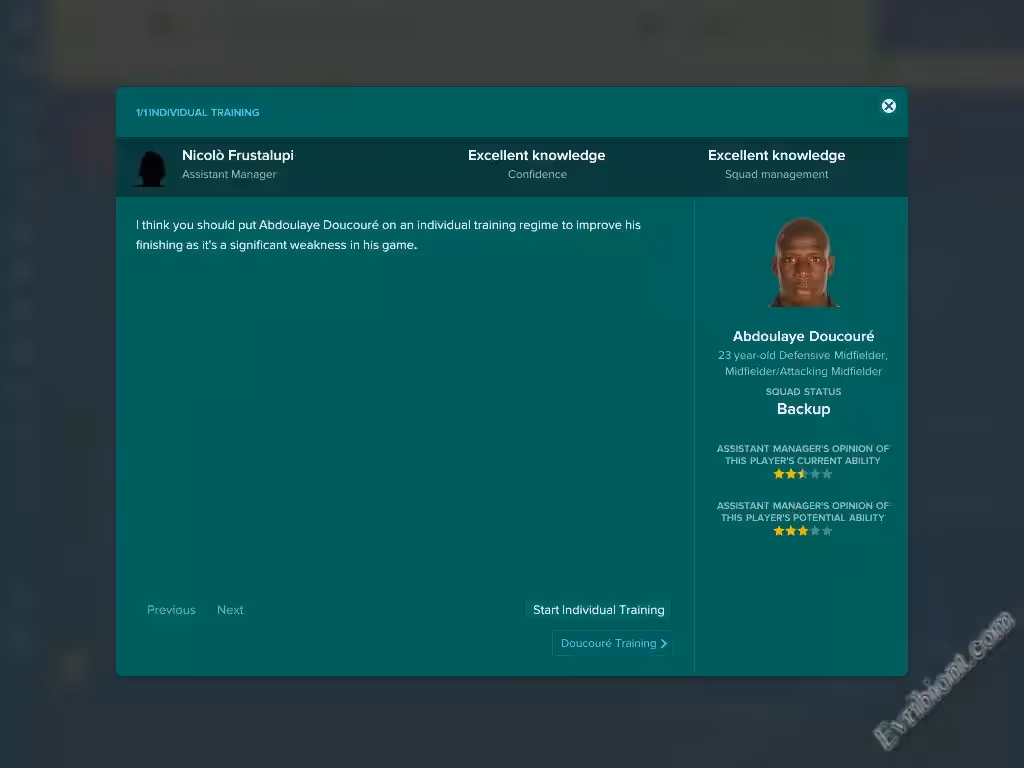
Task: Open Nicolò Frustalupi's staff profile
Action: [x=238, y=156]
